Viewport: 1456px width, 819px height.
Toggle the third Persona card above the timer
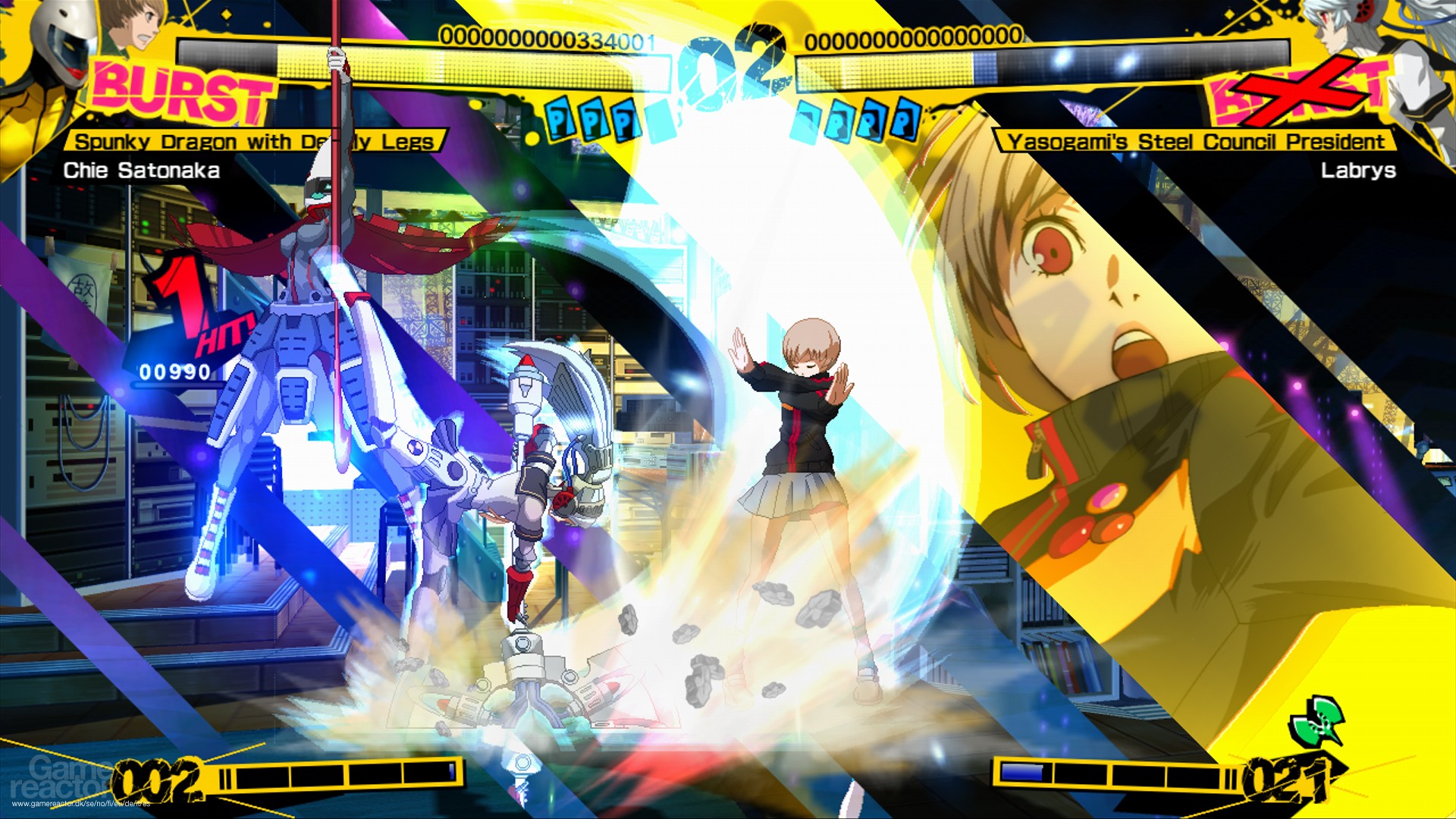626,121
